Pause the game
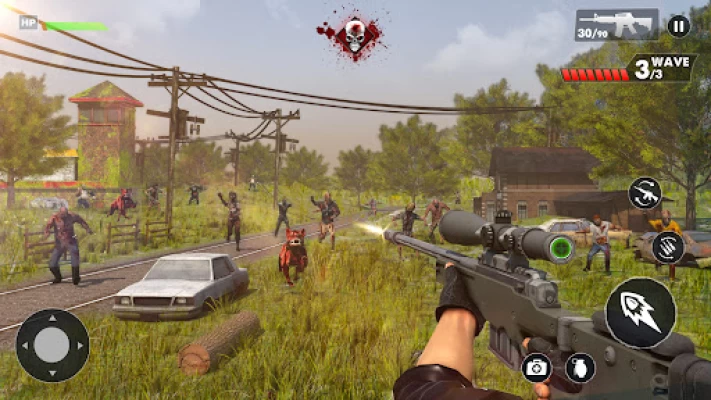Viewport: 711px width, 400px height. (x=678, y=26)
